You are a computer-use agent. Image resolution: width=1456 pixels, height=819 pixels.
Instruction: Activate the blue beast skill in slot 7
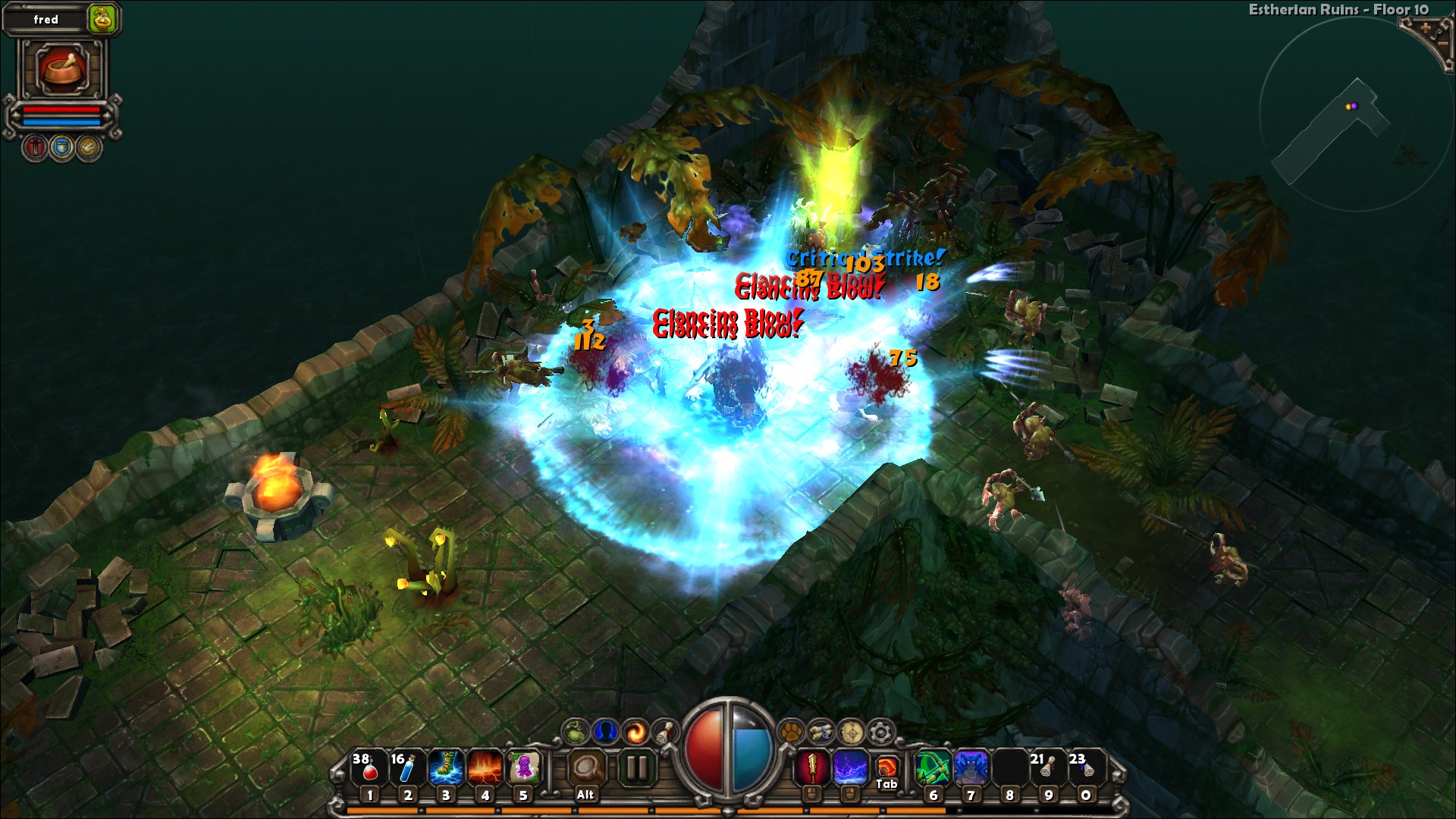pyautogui.click(x=971, y=767)
